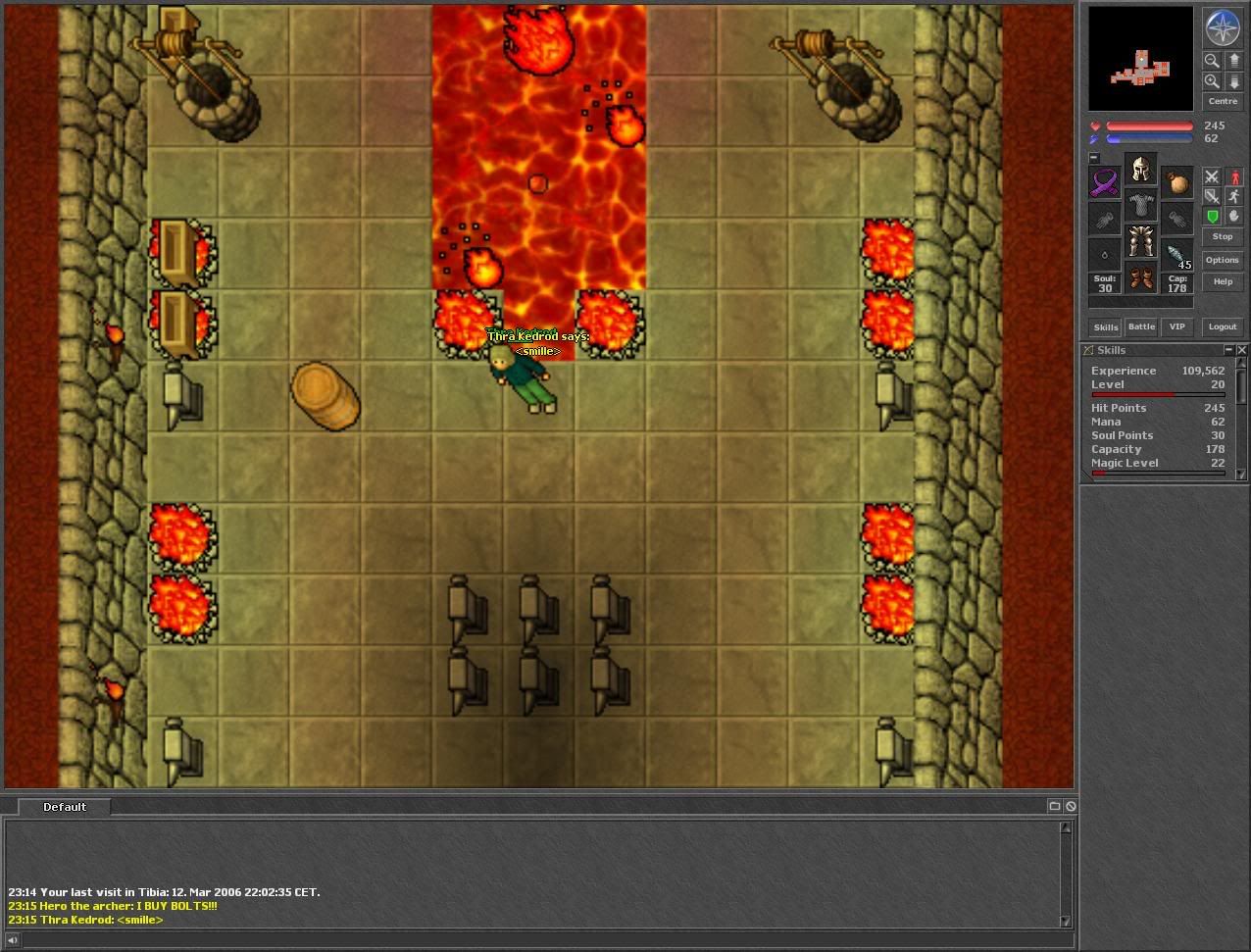Open the brown bag slot
This screenshot has height=952, width=1251.
[1176, 183]
